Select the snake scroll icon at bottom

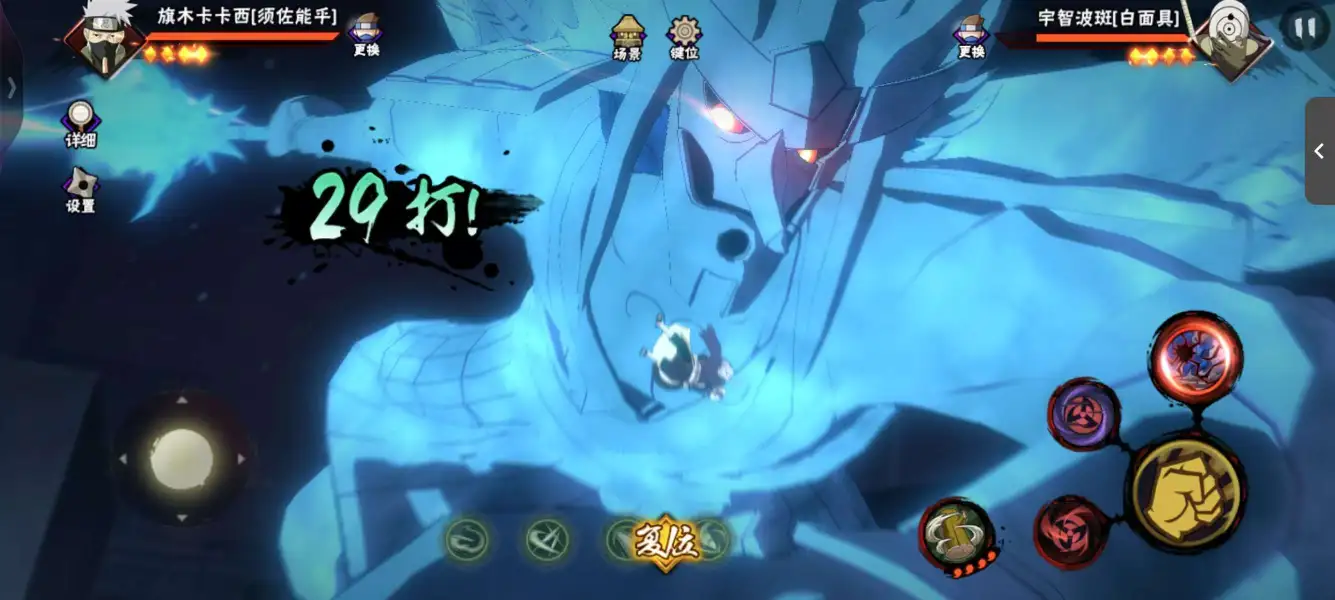point(466,540)
